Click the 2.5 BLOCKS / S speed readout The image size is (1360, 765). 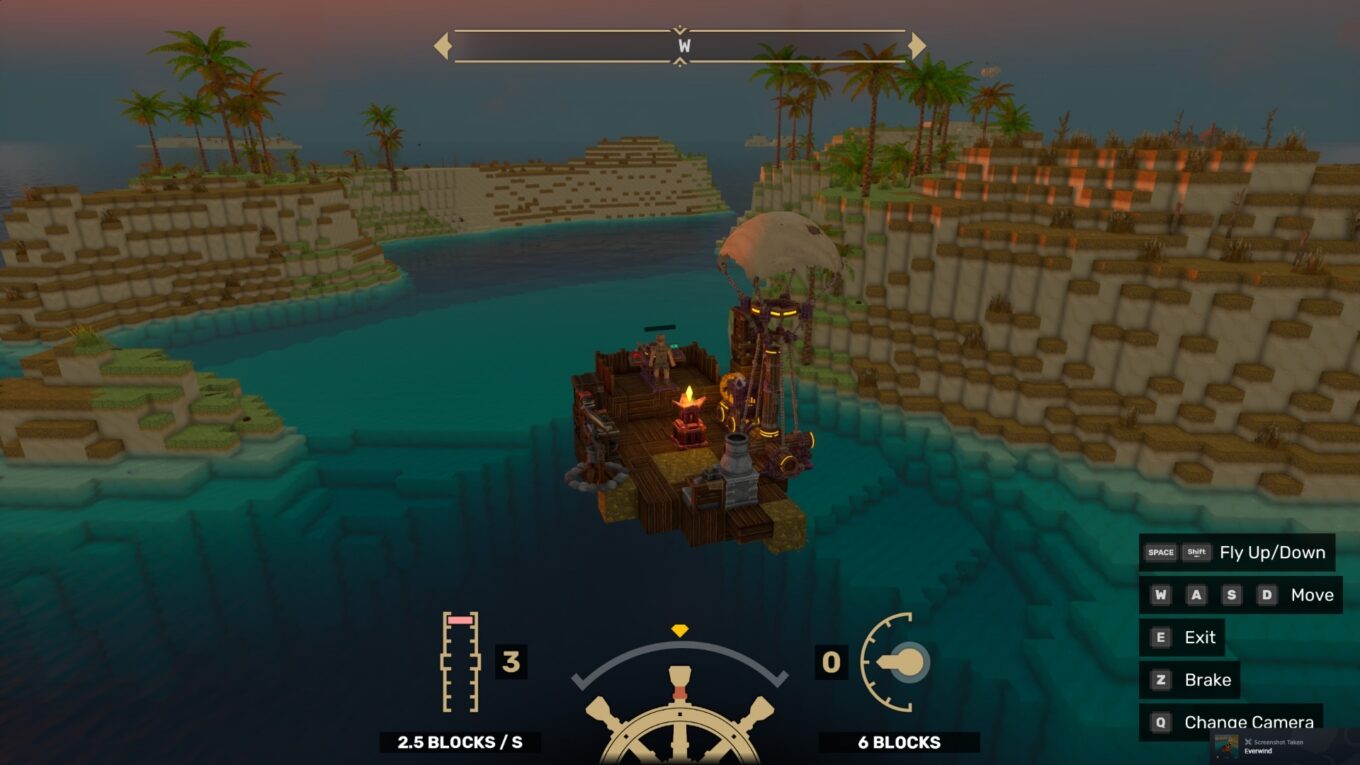pos(459,743)
